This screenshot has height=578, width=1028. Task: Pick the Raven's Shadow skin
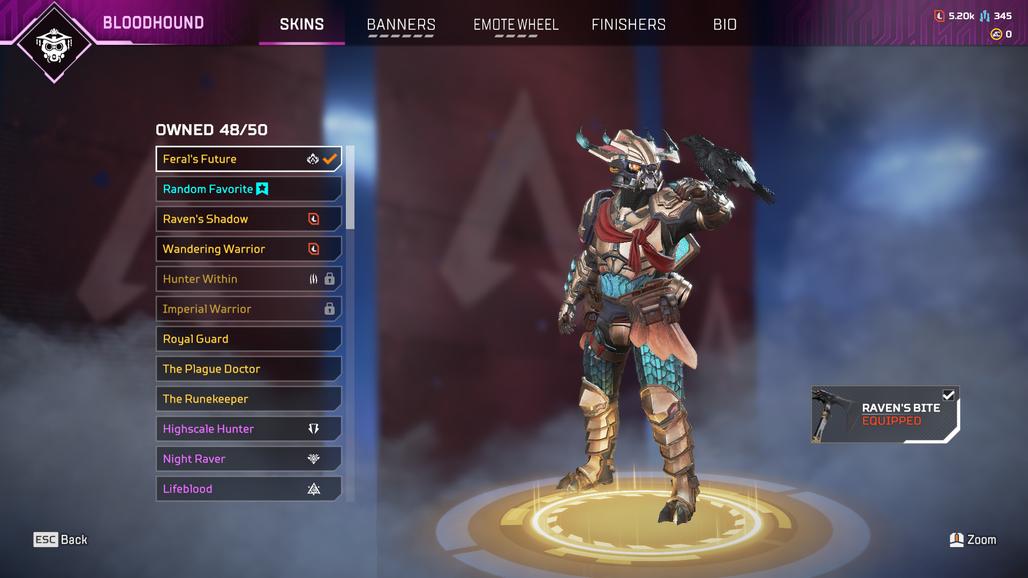[249, 219]
